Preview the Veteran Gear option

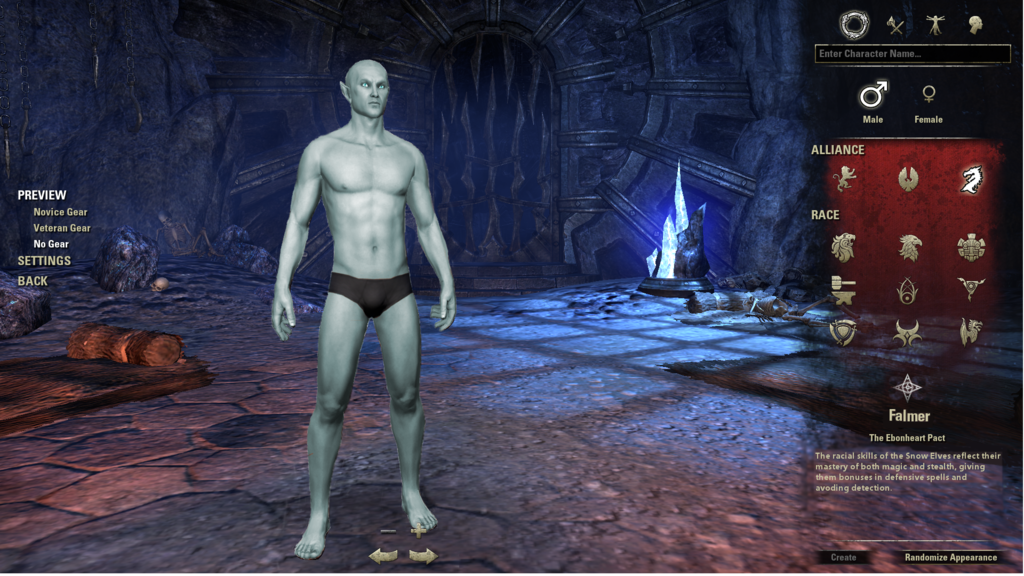coord(62,228)
